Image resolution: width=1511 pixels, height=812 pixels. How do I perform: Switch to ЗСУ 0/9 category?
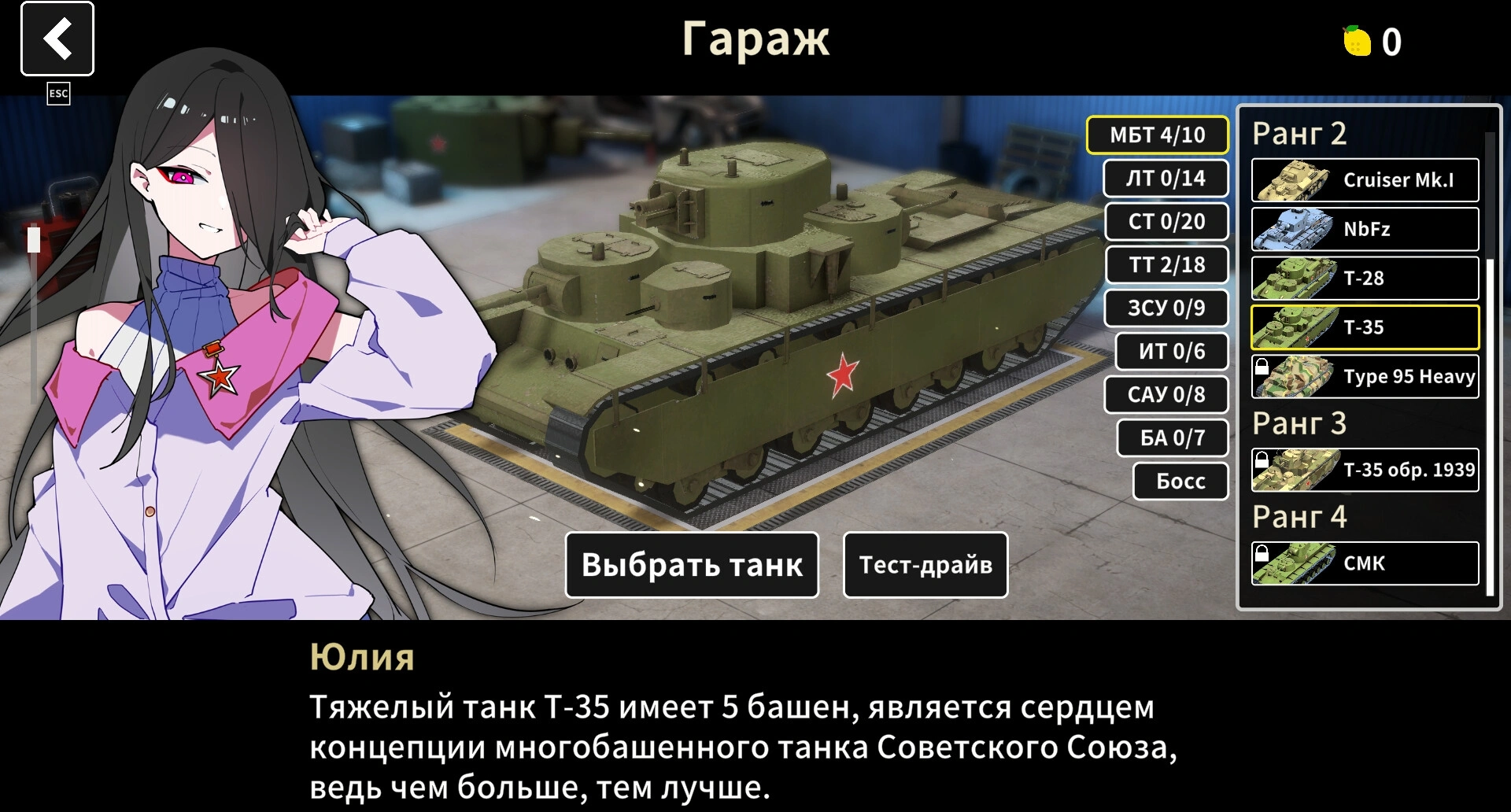(1166, 308)
